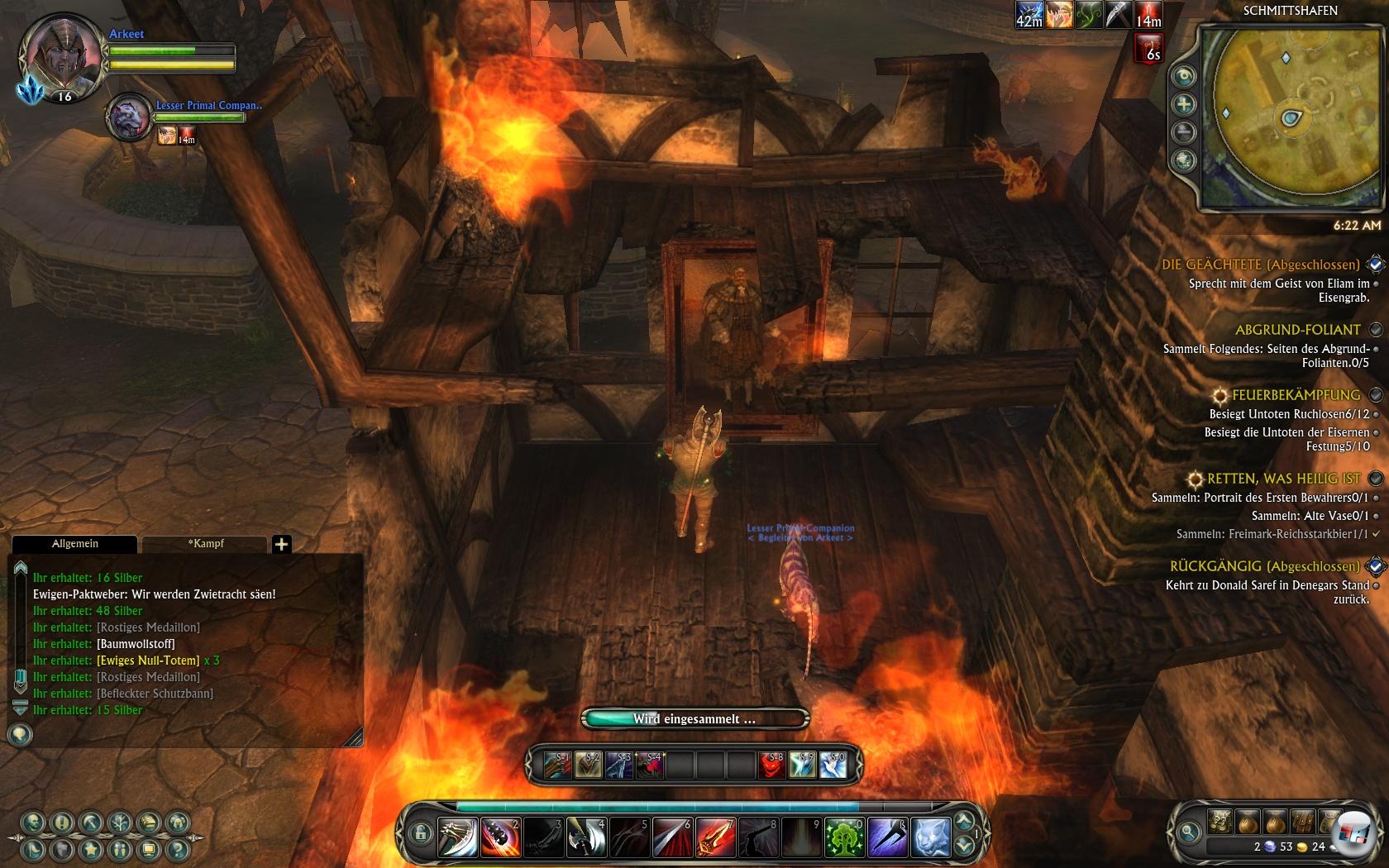Use the axe swing ability in slot 4

click(585, 837)
